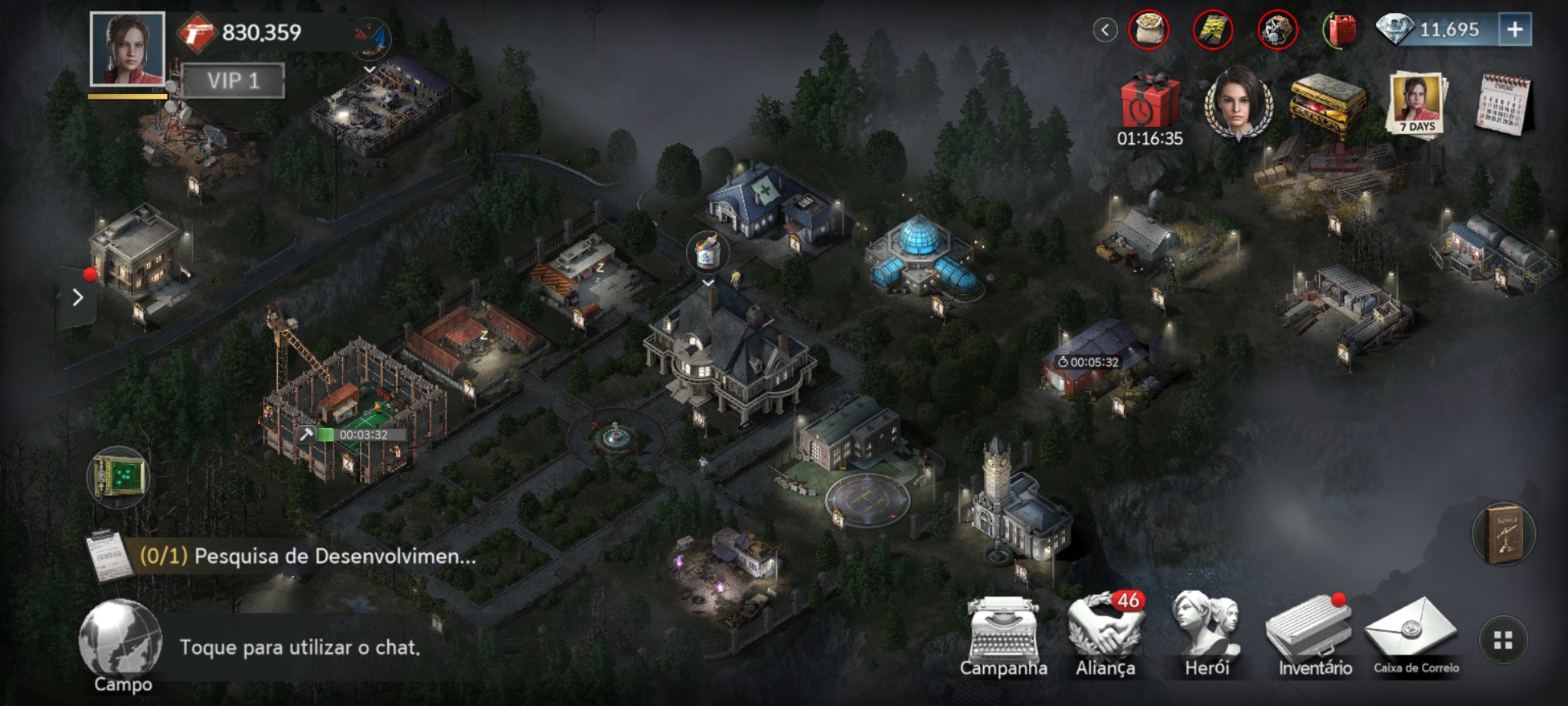
Task: Expand the left side panel arrow
Action: point(78,298)
